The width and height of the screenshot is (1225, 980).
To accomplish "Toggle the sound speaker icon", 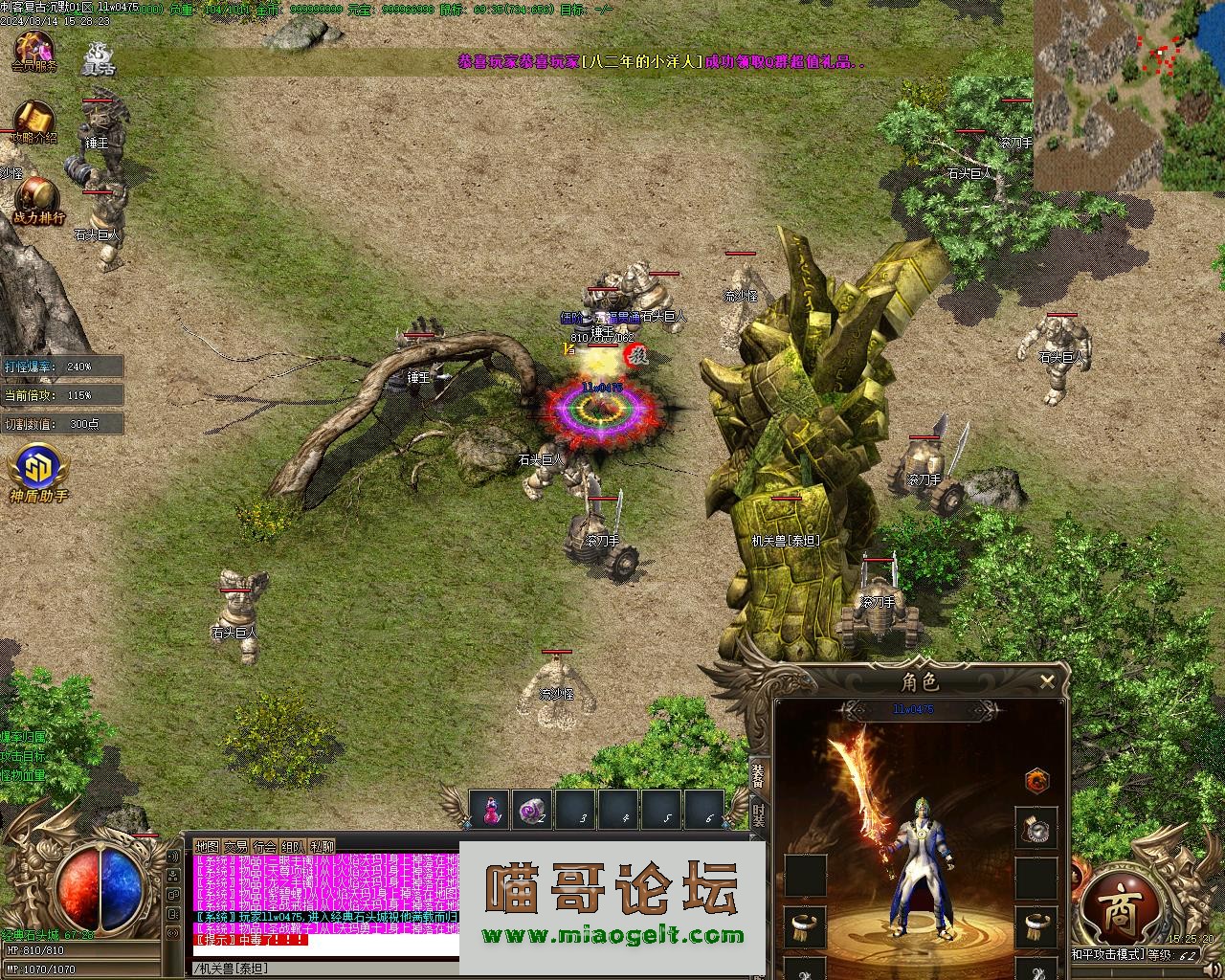I will coord(173,857).
